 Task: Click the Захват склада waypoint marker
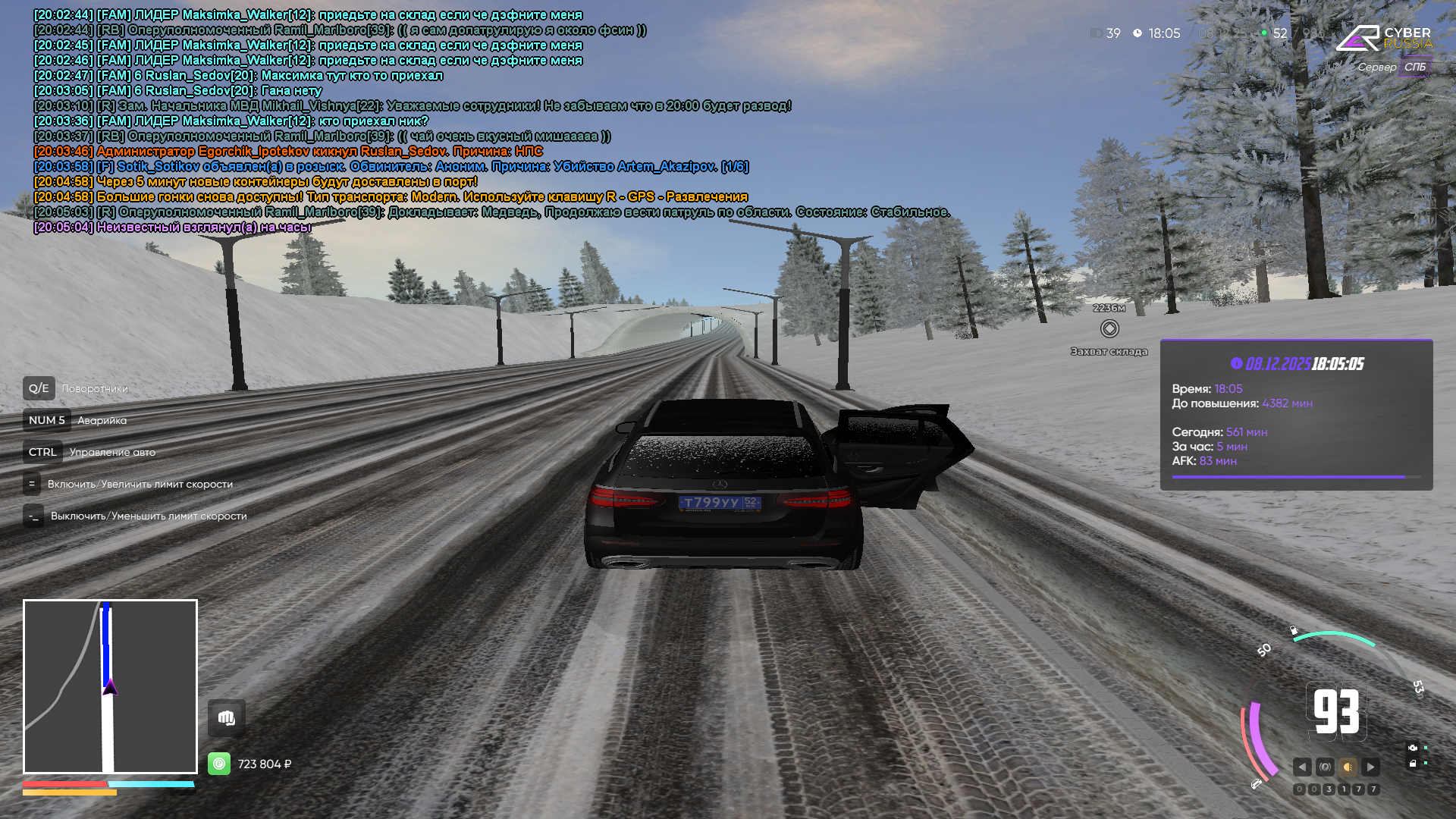[x=1109, y=328]
